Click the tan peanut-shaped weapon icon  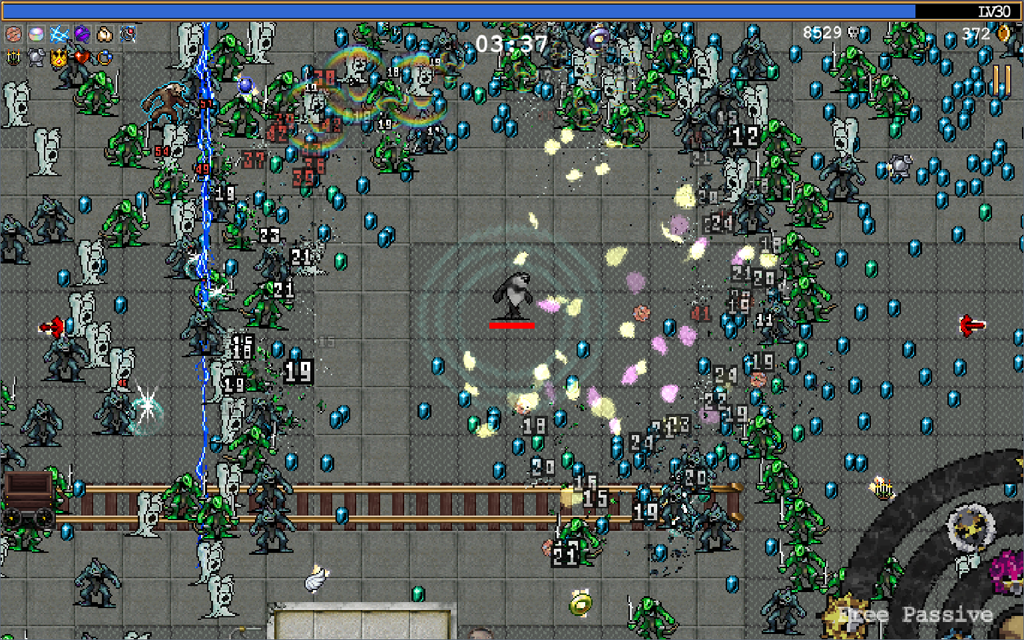click(x=105, y=34)
